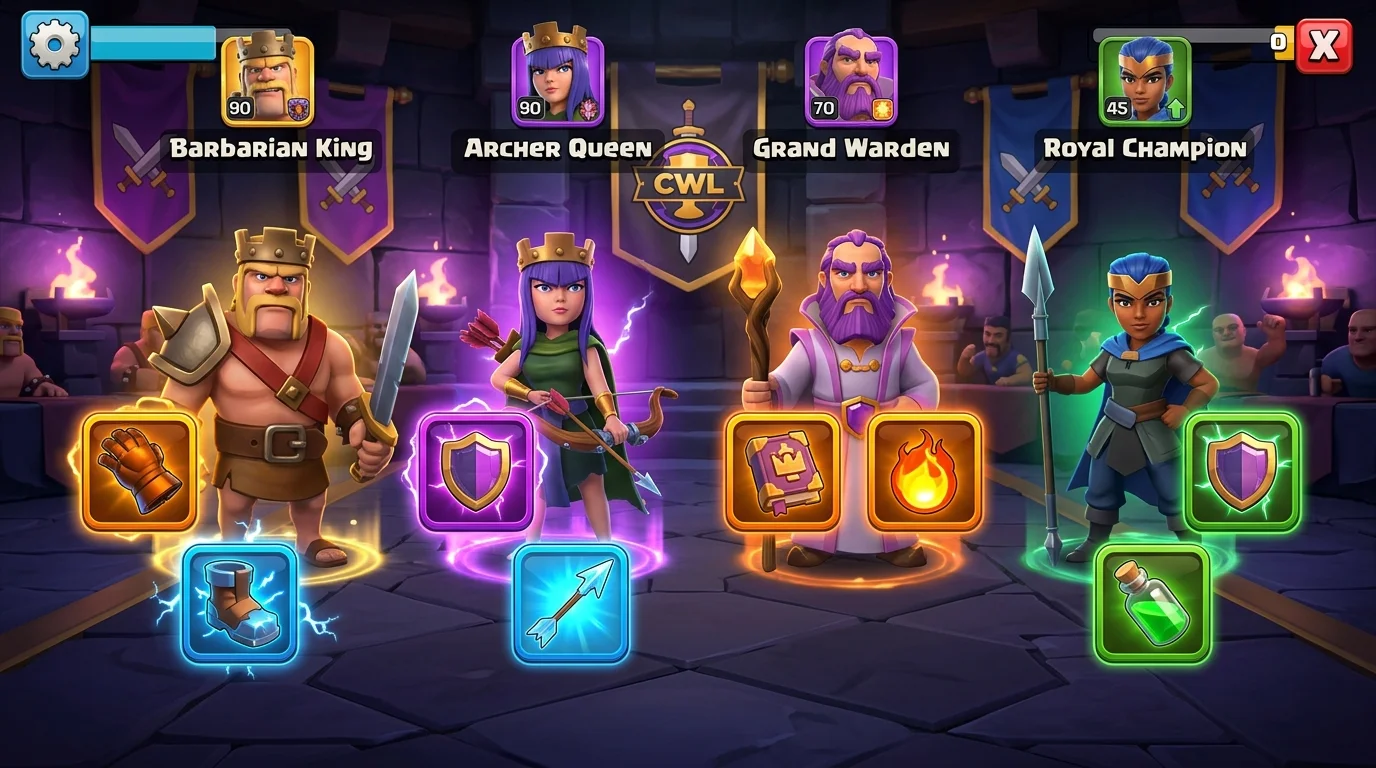Open the Barbarian King's hero portrait

266,77
